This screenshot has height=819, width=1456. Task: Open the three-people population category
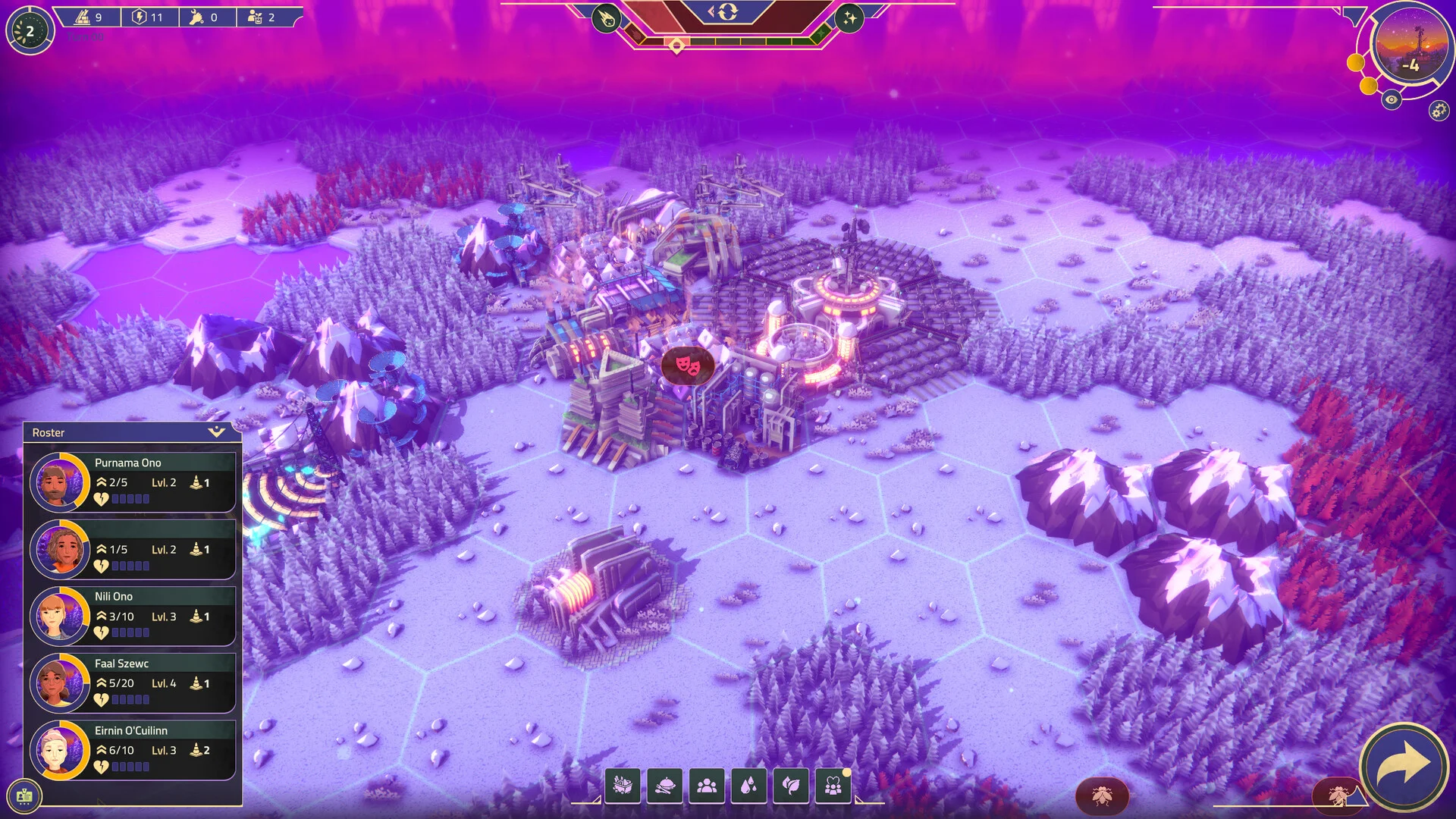pyautogui.click(x=707, y=786)
